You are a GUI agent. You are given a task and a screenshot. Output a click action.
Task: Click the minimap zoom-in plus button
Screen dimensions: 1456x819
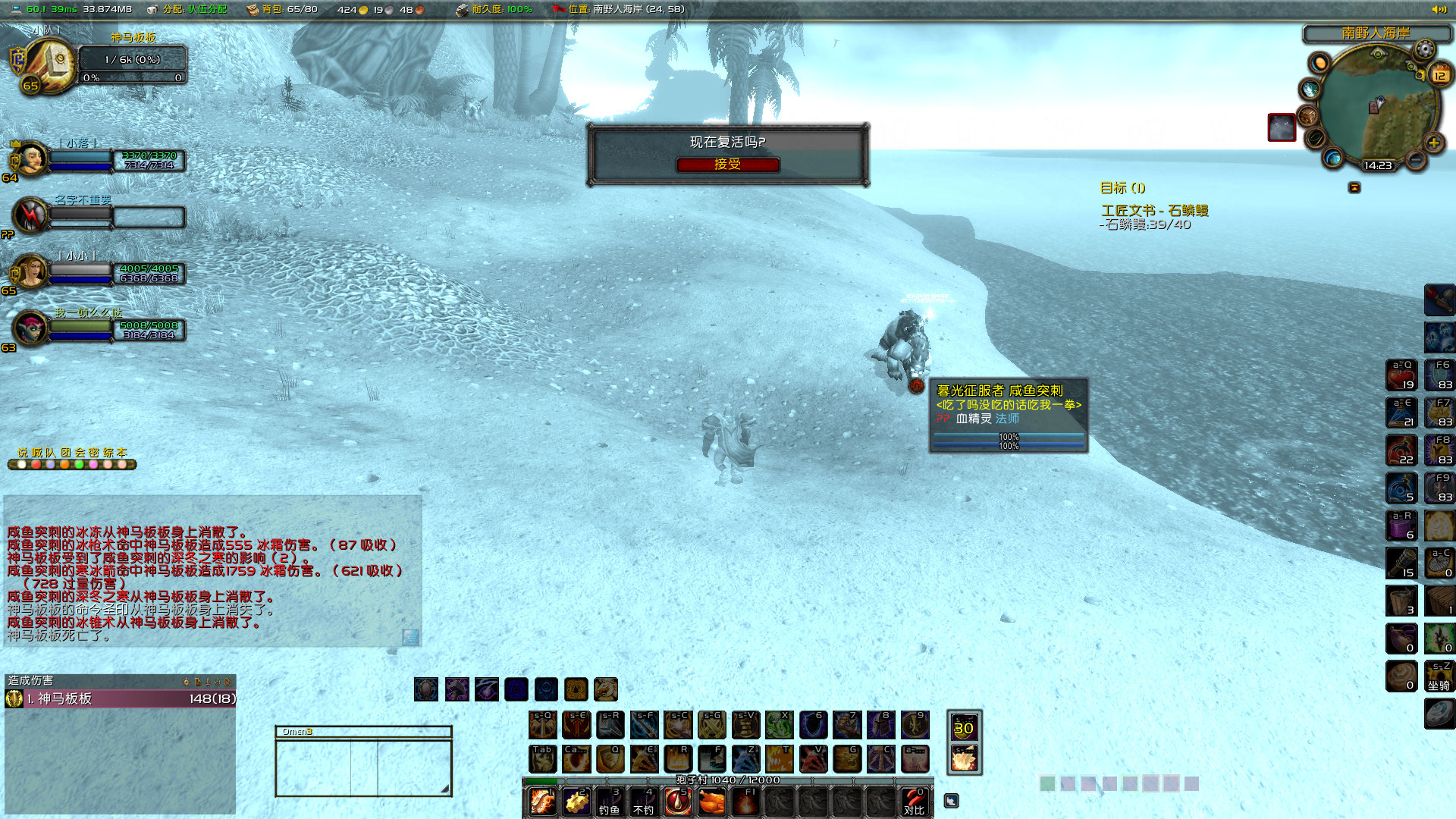click(1433, 143)
